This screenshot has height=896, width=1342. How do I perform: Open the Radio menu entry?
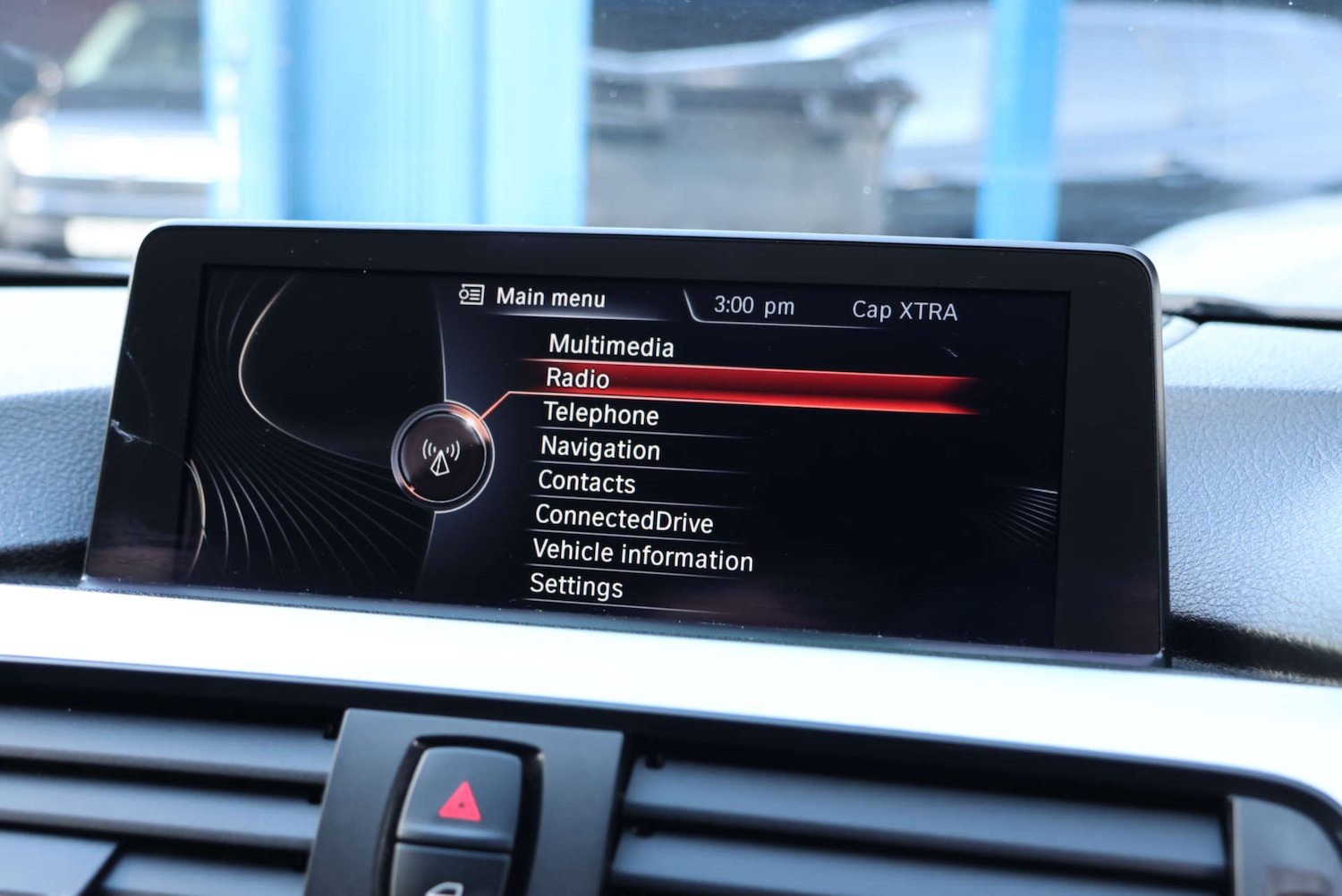click(576, 379)
